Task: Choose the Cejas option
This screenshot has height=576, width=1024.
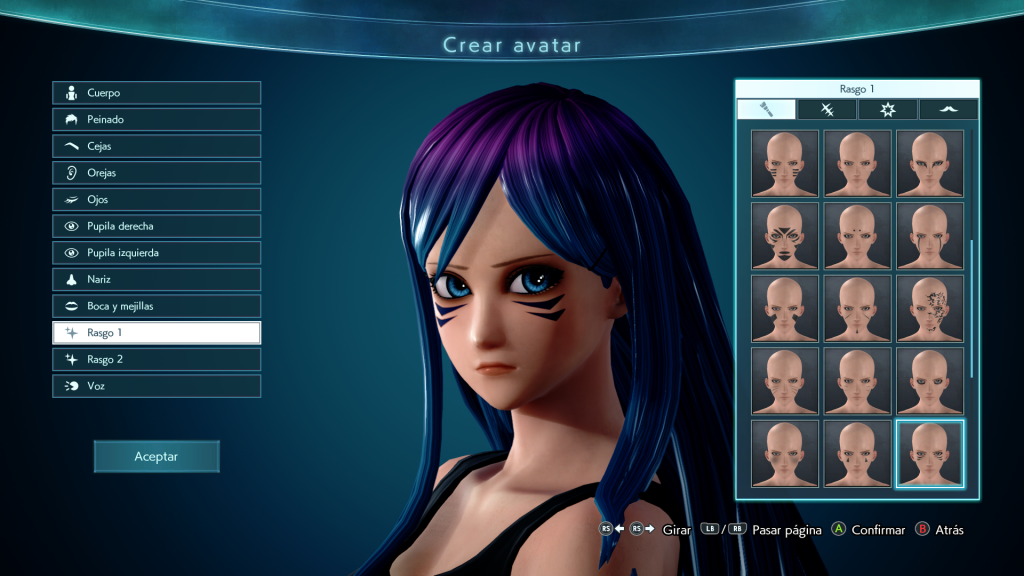Action: 157,146
